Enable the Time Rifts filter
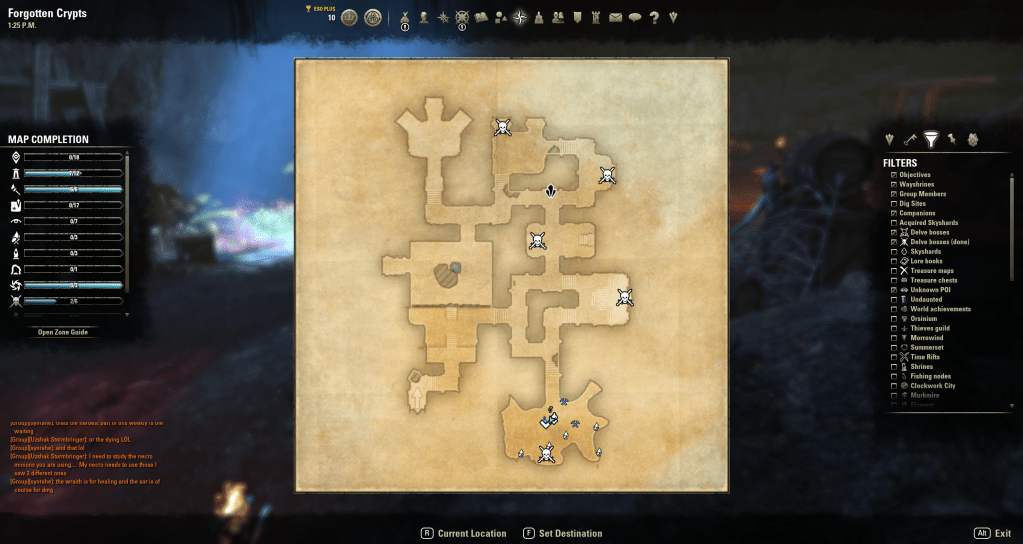Viewport: 1023px width, 544px height. click(893, 357)
